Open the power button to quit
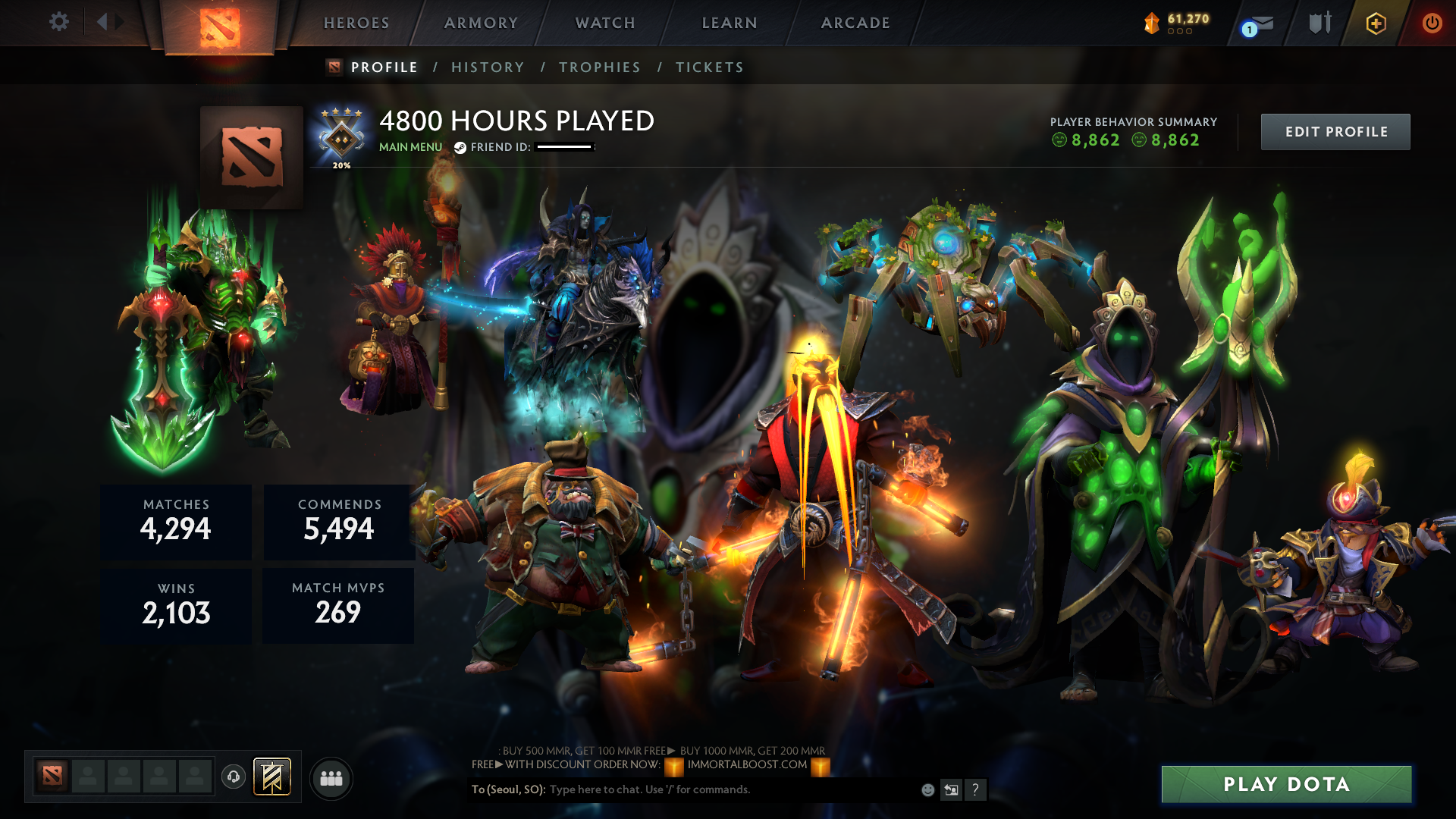The image size is (1456, 819). pyautogui.click(x=1432, y=23)
